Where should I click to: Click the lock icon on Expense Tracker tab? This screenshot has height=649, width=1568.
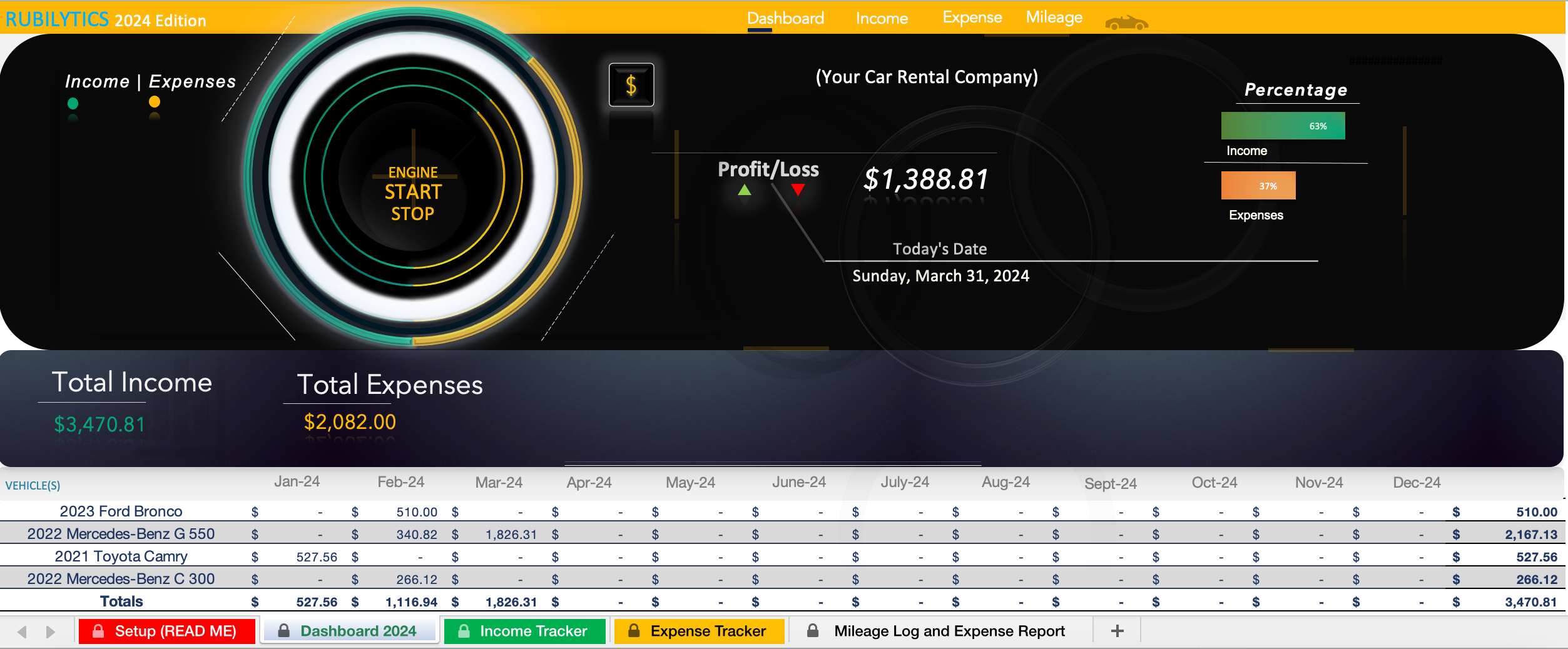(634, 631)
